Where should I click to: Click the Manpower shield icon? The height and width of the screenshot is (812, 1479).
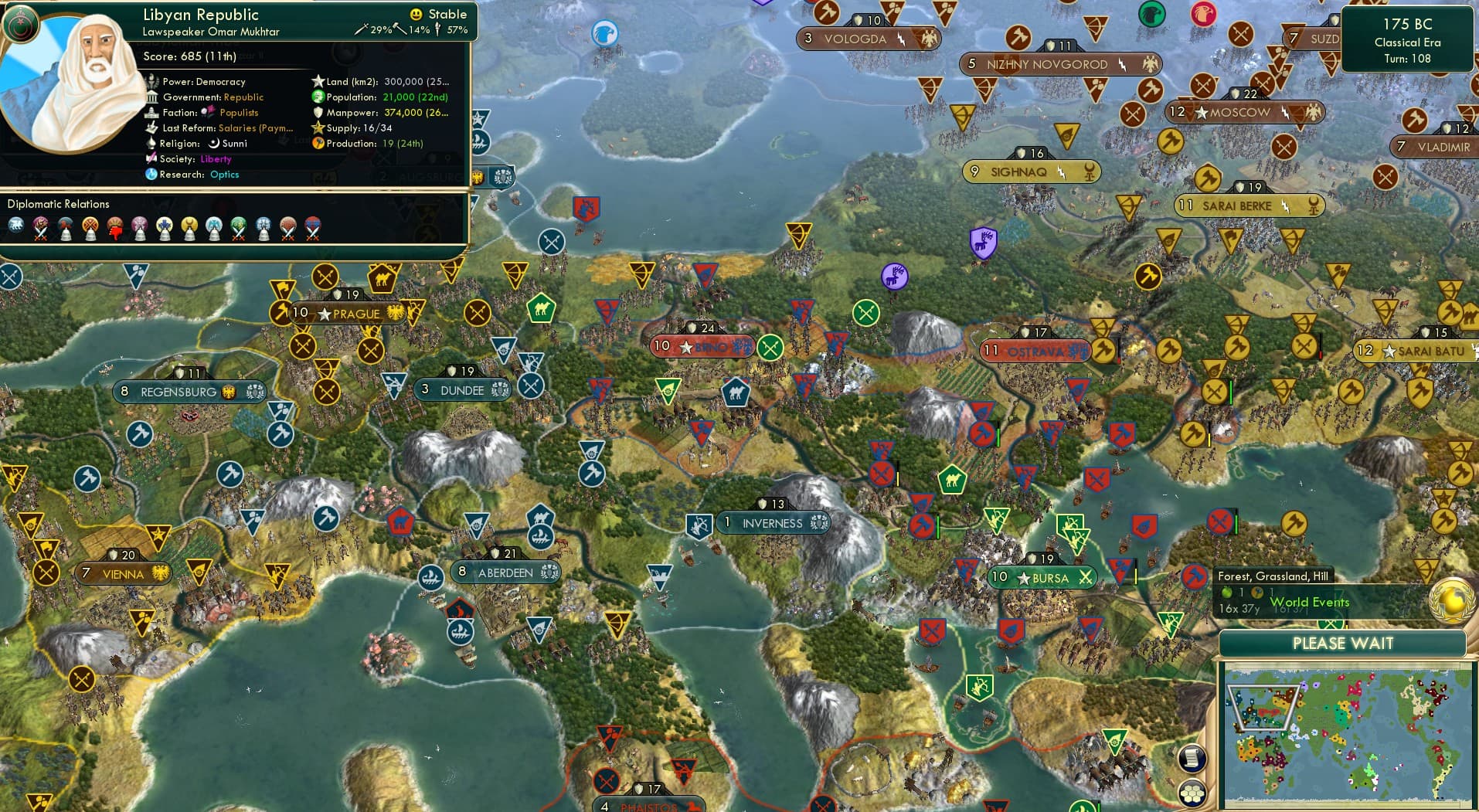(318, 113)
